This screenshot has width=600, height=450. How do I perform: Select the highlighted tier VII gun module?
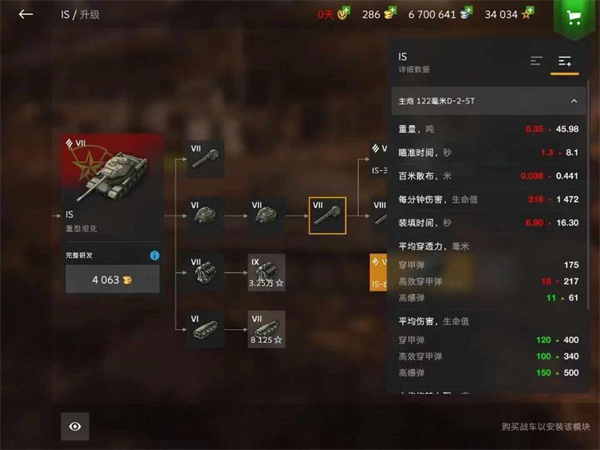click(327, 215)
